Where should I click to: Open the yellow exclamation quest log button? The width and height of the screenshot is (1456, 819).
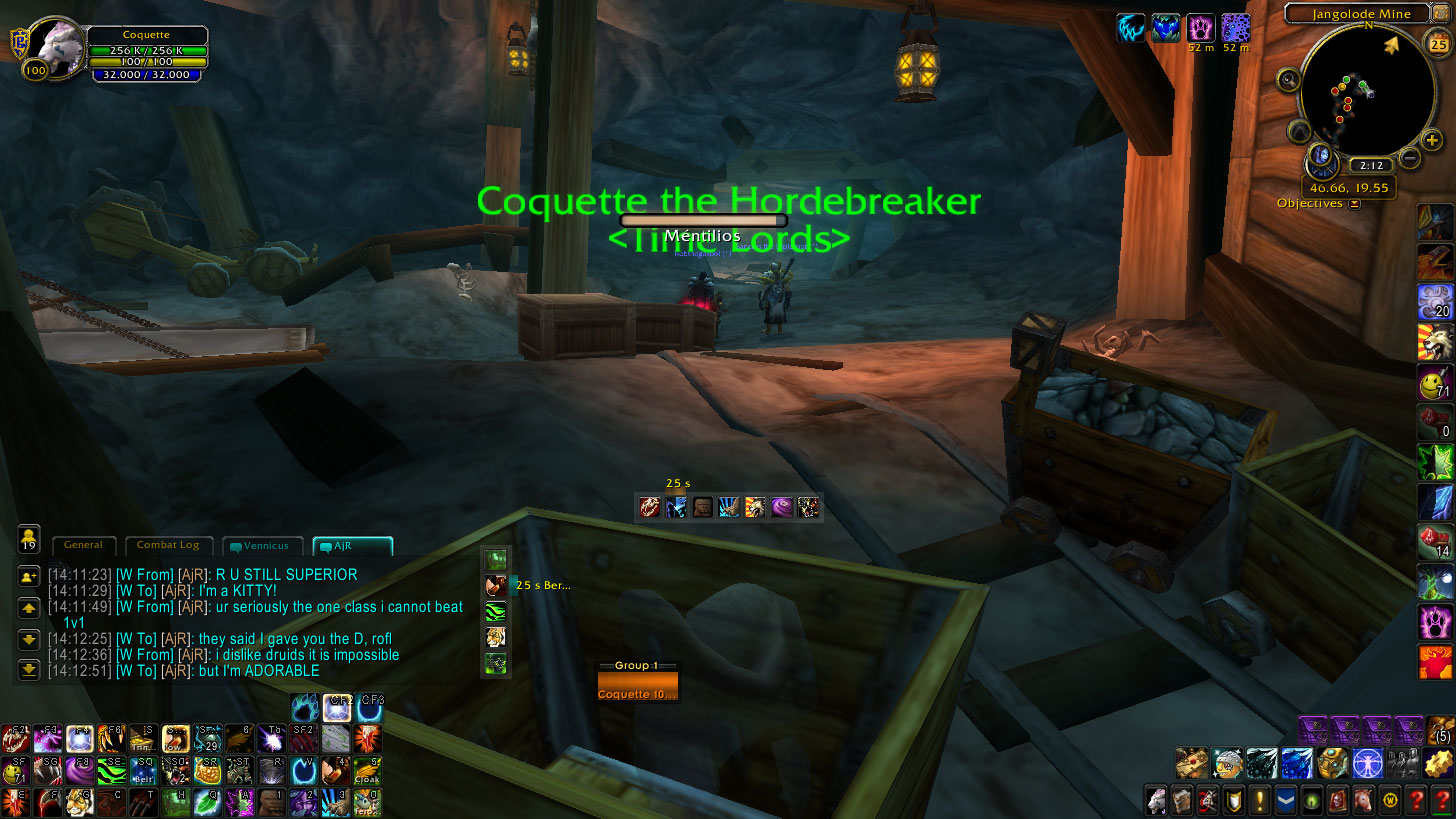(x=1259, y=799)
